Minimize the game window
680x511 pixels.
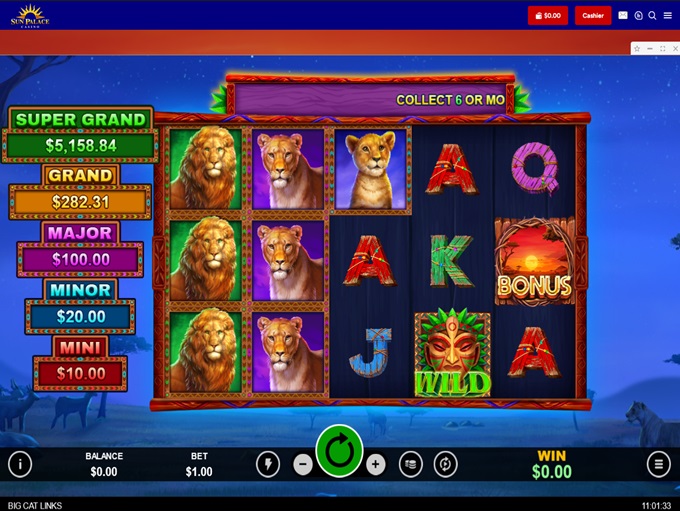(x=649, y=48)
